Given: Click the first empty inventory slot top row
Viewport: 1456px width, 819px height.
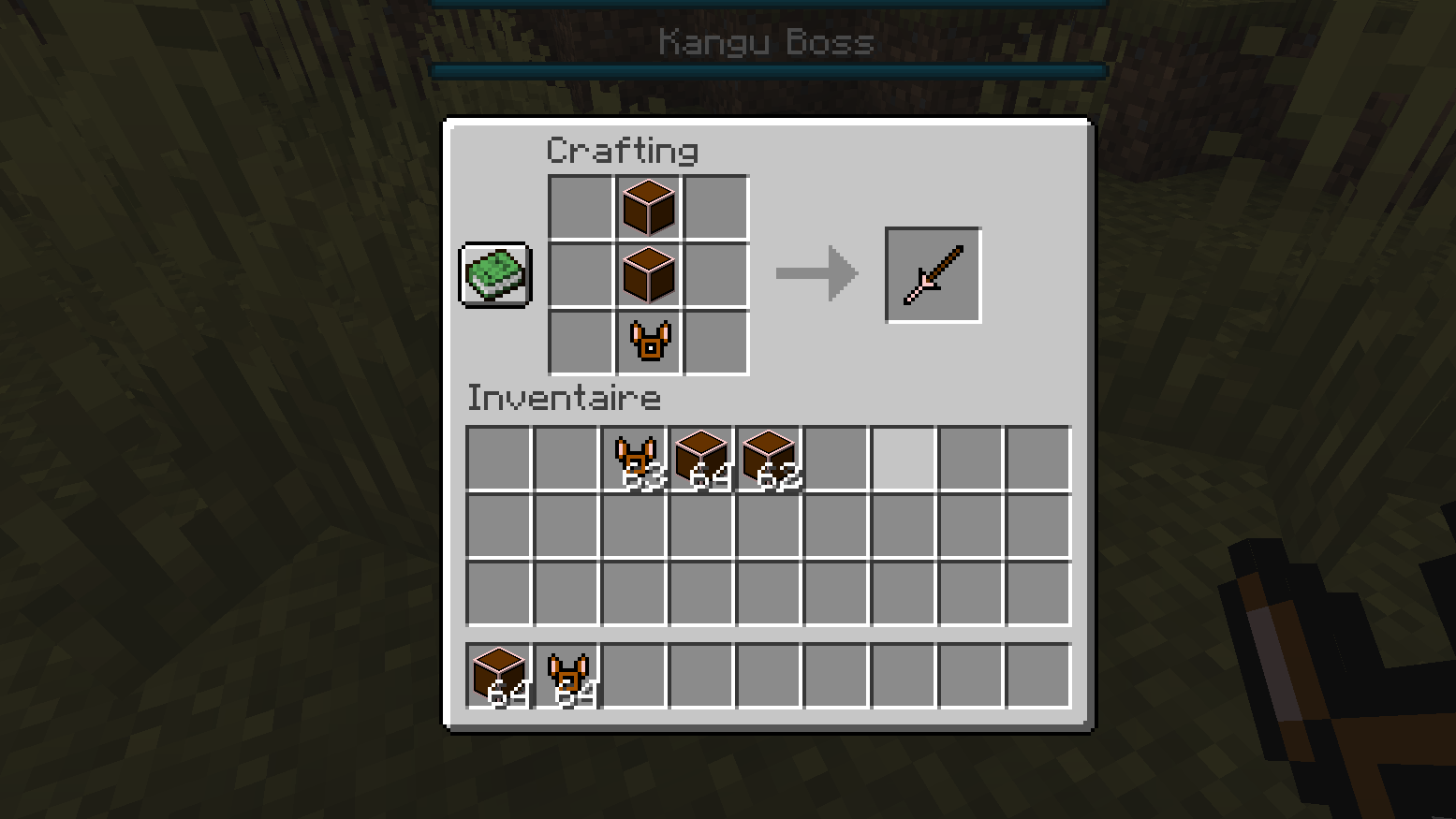Looking at the screenshot, I should pos(497,458).
